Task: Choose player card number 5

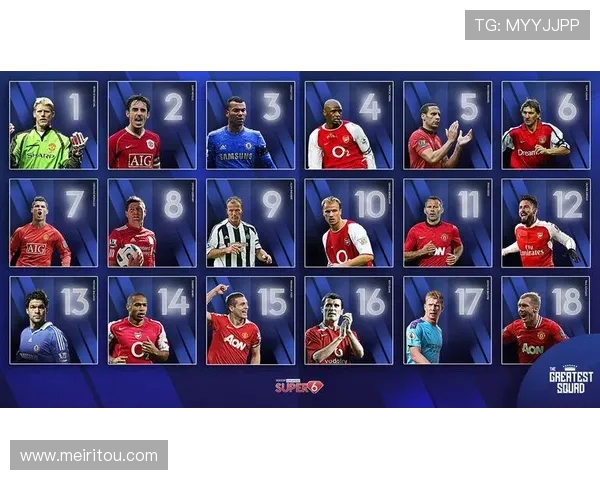Action: [x=447, y=125]
